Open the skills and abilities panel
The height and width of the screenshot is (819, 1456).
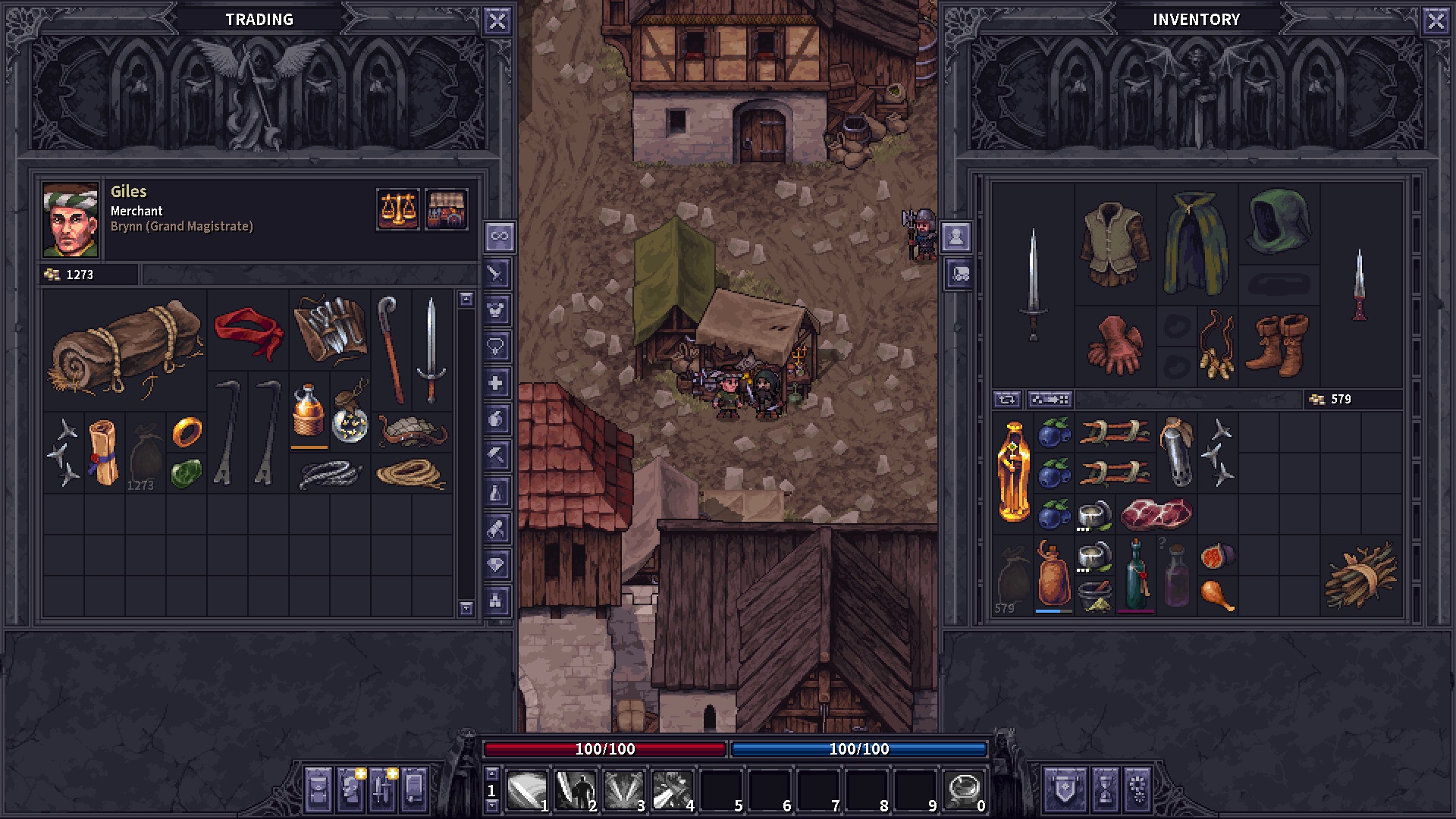click(x=382, y=790)
